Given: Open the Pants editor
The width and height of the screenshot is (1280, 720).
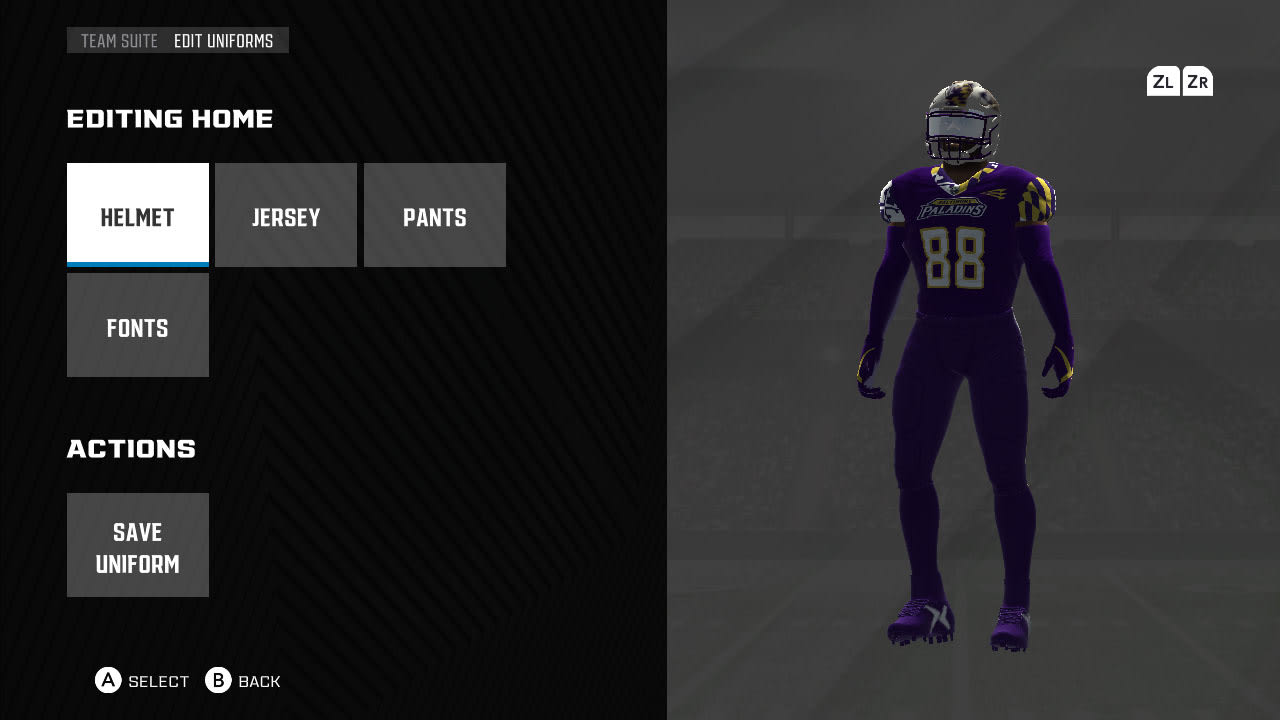Looking at the screenshot, I should pos(434,215).
